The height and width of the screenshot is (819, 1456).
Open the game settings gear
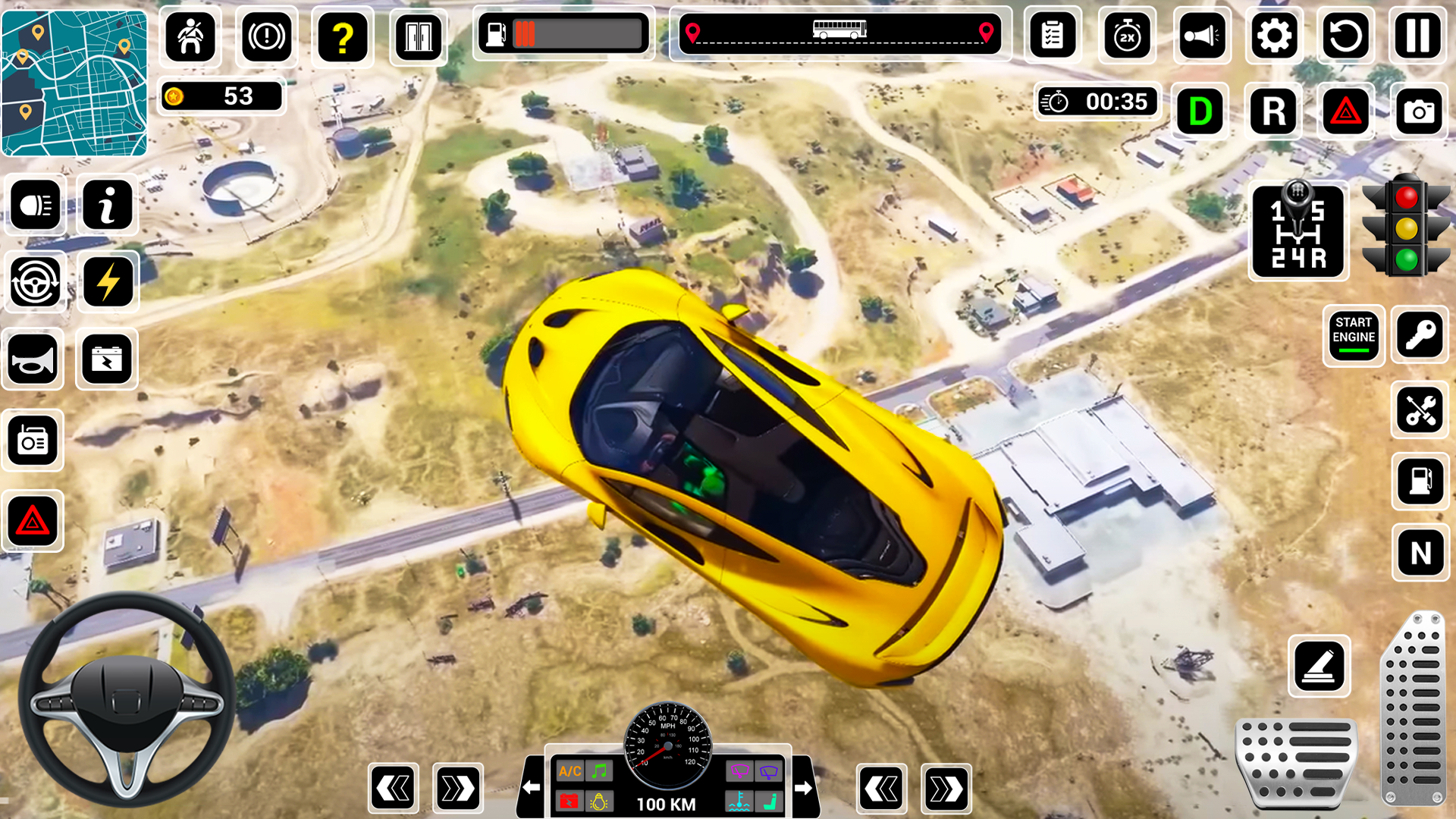click(1275, 35)
